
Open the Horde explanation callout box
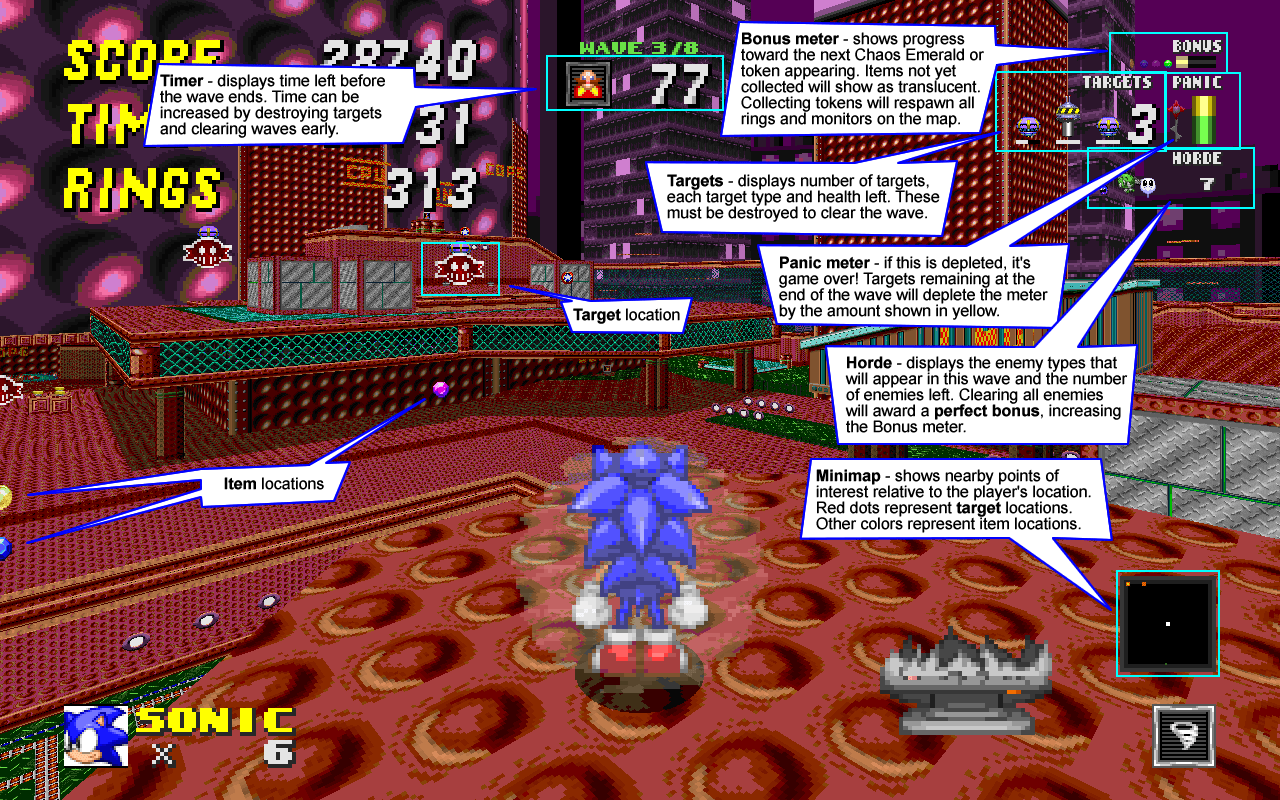tap(985, 392)
